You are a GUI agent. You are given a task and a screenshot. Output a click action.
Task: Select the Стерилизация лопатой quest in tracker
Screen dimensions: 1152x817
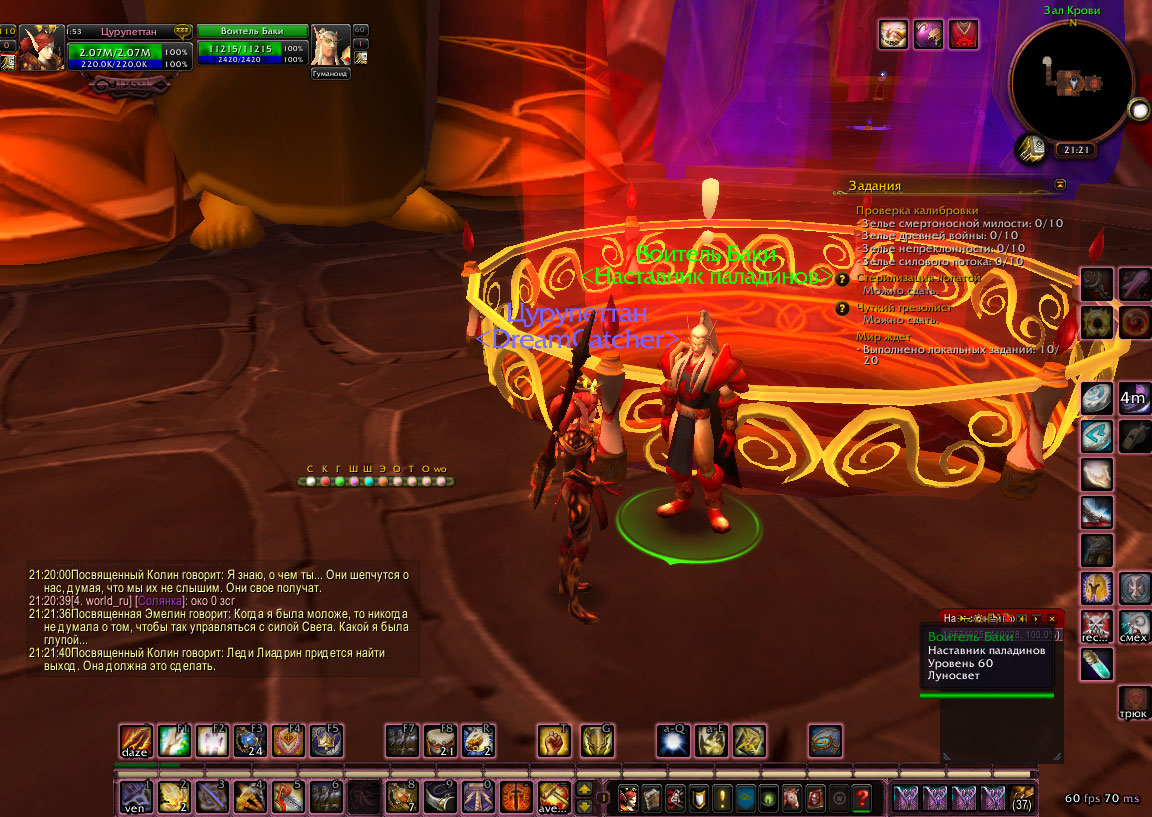[918, 278]
